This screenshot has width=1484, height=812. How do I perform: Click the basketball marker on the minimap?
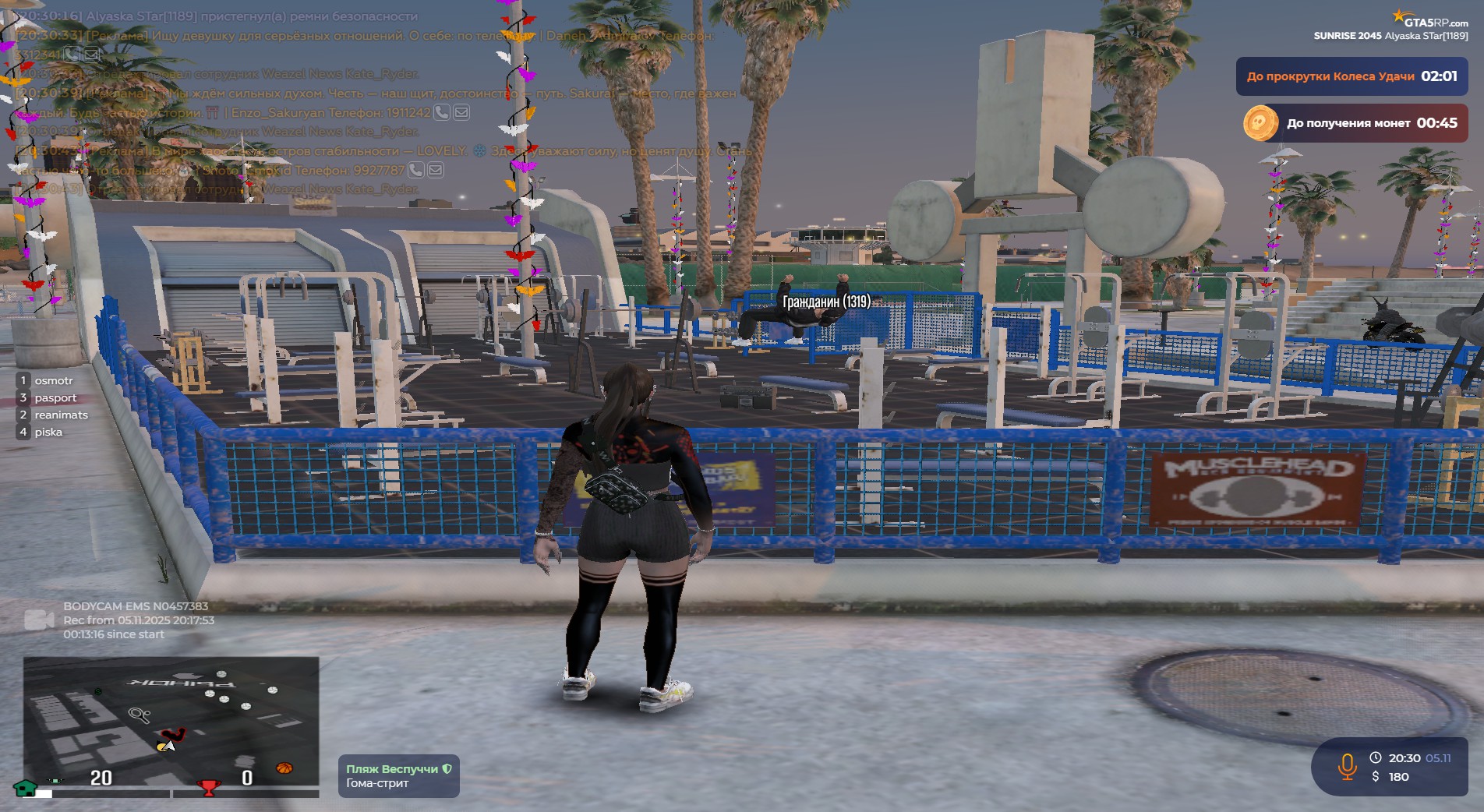click(x=284, y=768)
